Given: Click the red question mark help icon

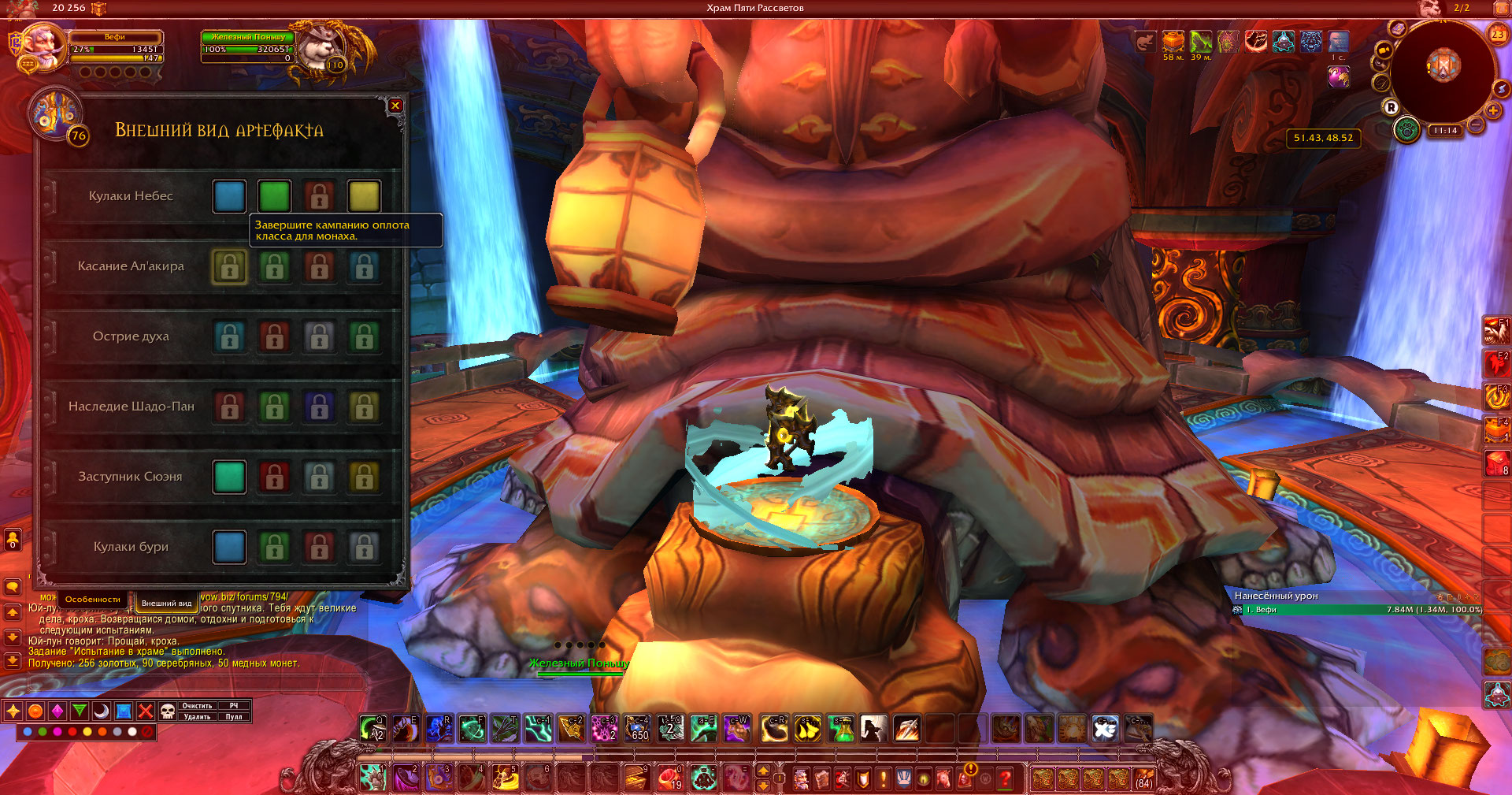Looking at the screenshot, I should pyautogui.click(x=1005, y=778).
